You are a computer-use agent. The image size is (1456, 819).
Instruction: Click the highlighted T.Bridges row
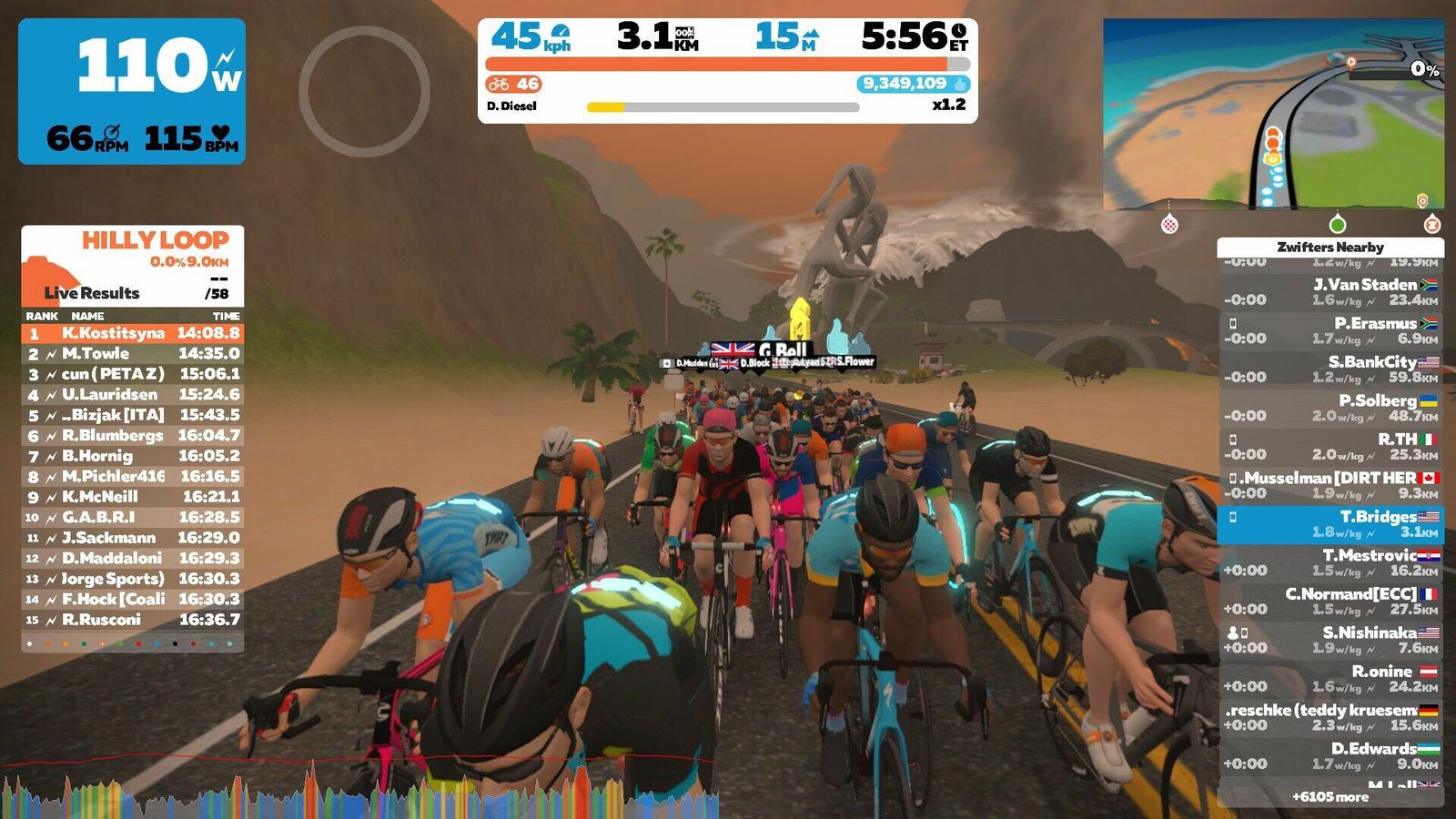point(1330,524)
